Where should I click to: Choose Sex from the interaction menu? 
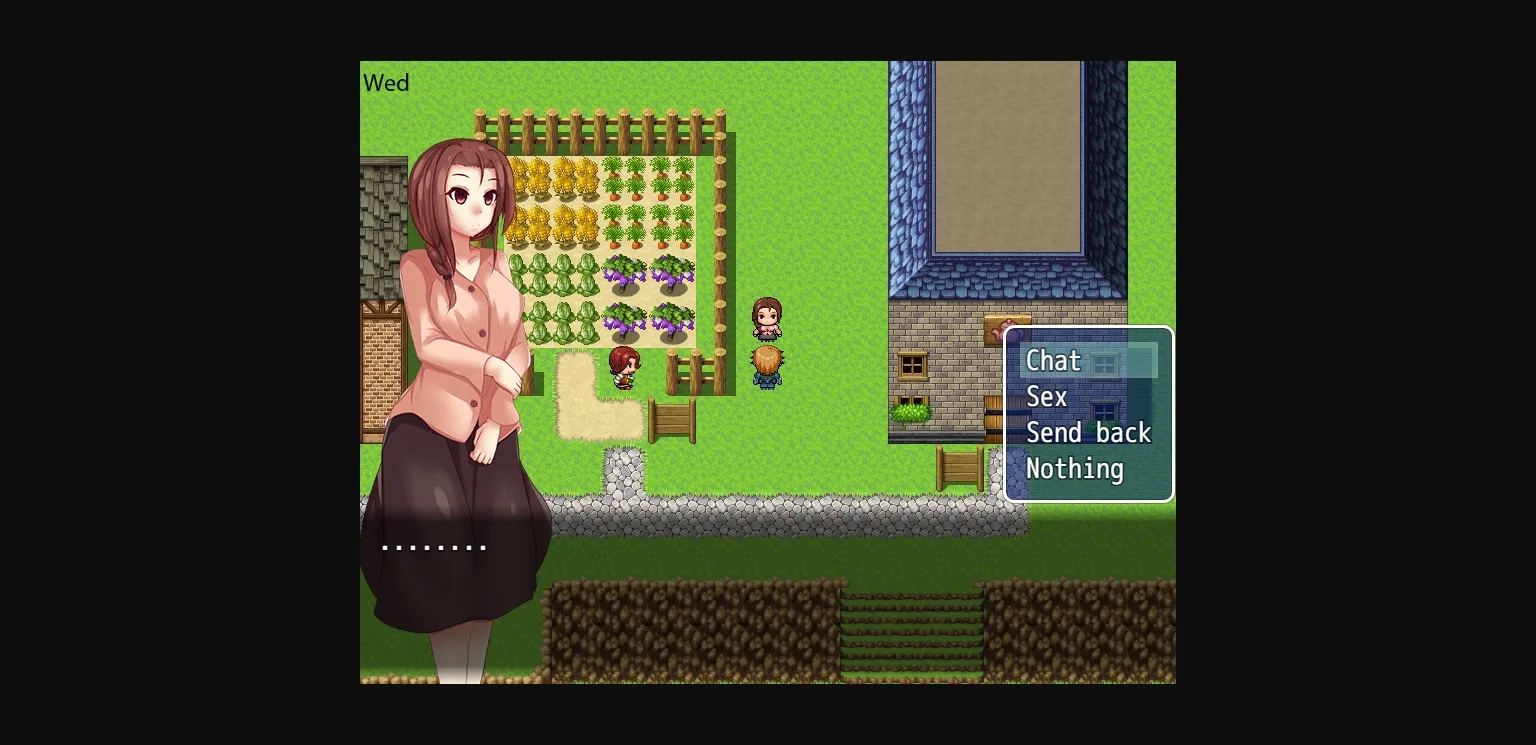tap(1046, 397)
